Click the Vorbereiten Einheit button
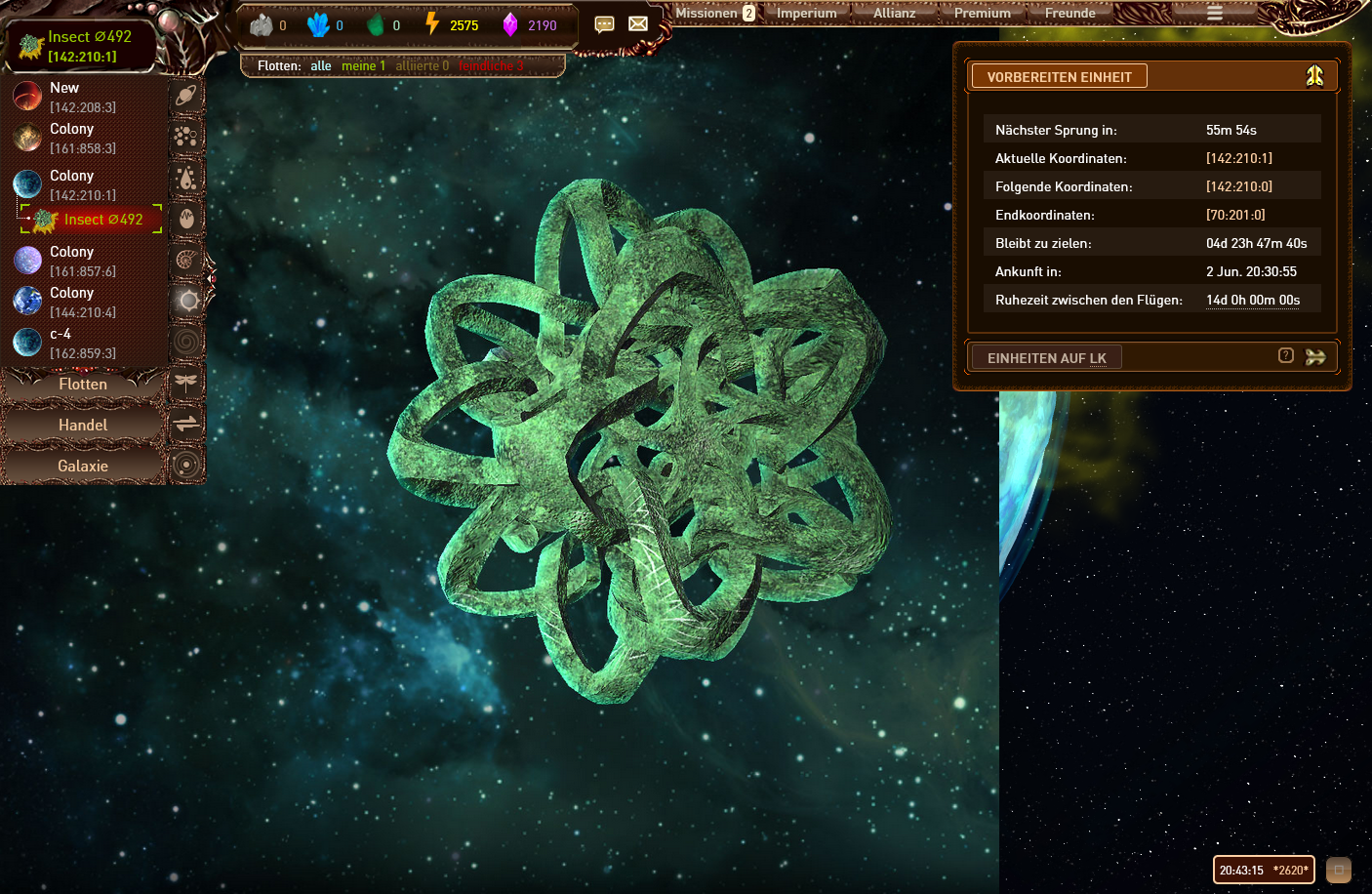The width and height of the screenshot is (1372, 894). (1059, 77)
